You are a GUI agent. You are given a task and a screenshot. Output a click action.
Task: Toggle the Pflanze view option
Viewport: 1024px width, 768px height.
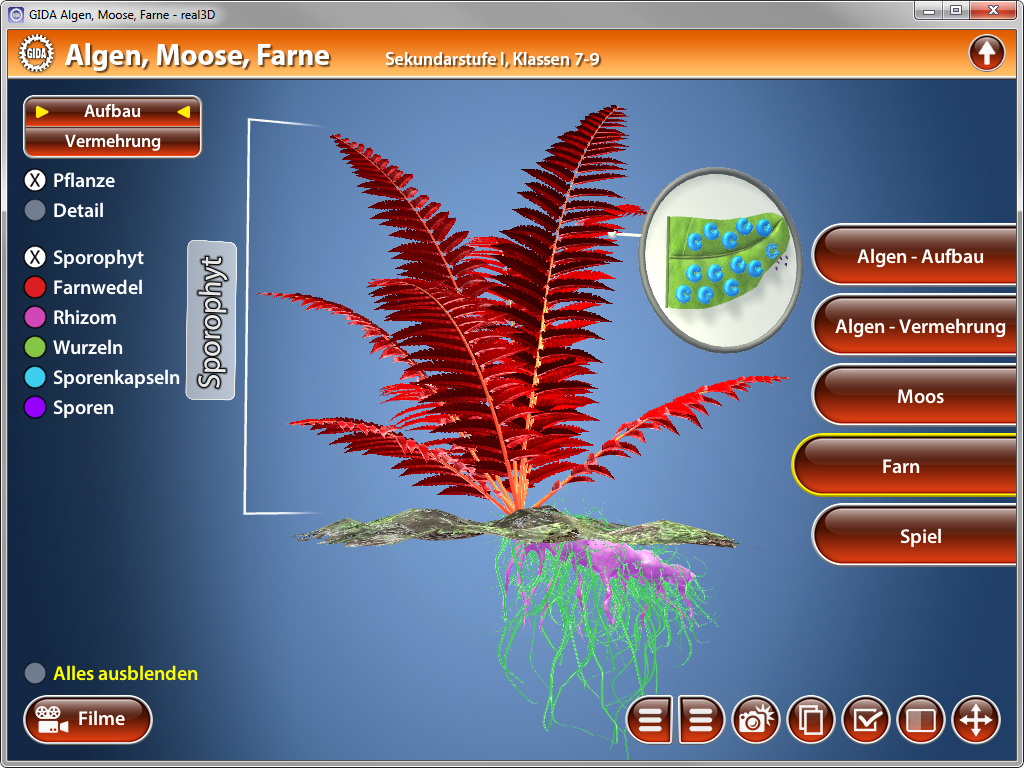coord(36,181)
